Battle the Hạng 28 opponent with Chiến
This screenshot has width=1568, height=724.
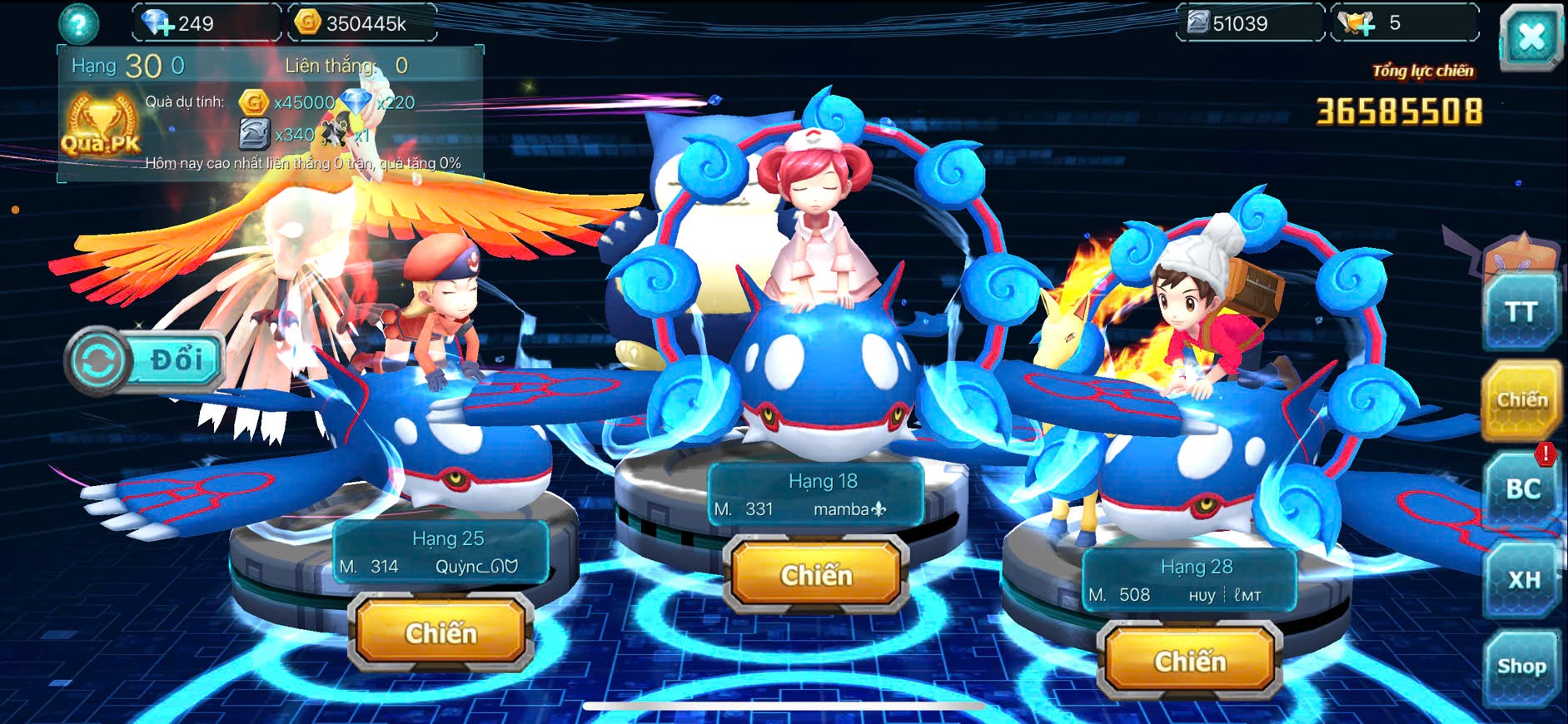1189,662
